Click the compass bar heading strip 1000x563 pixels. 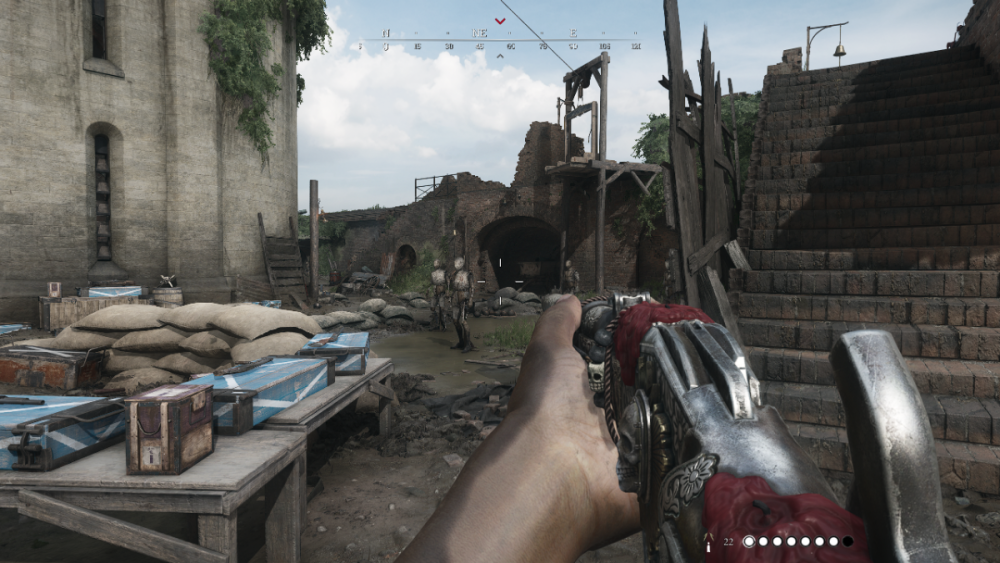coord(500,41)
